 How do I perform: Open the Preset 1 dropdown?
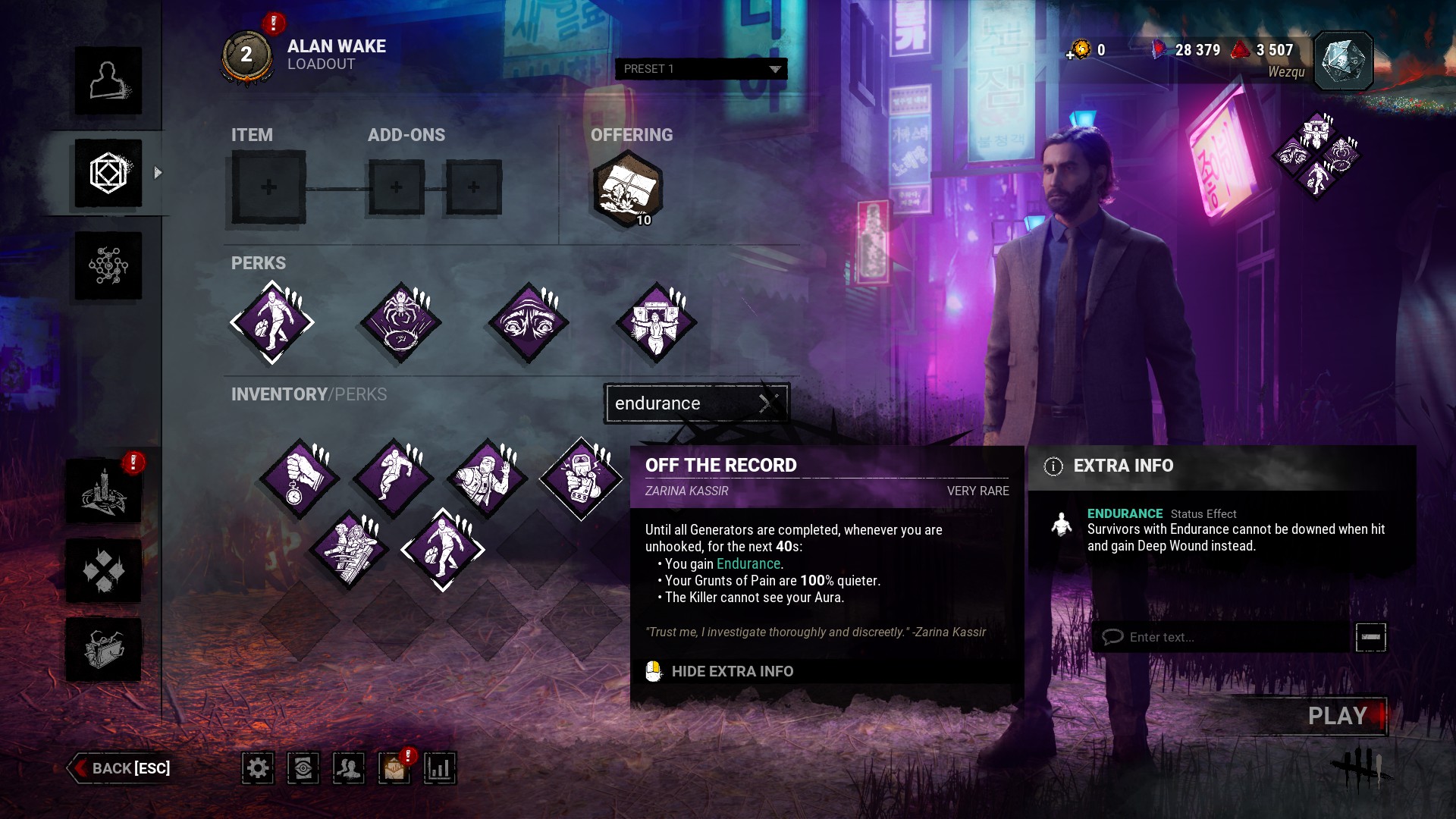pyautogui.click(x=701, y=69)
